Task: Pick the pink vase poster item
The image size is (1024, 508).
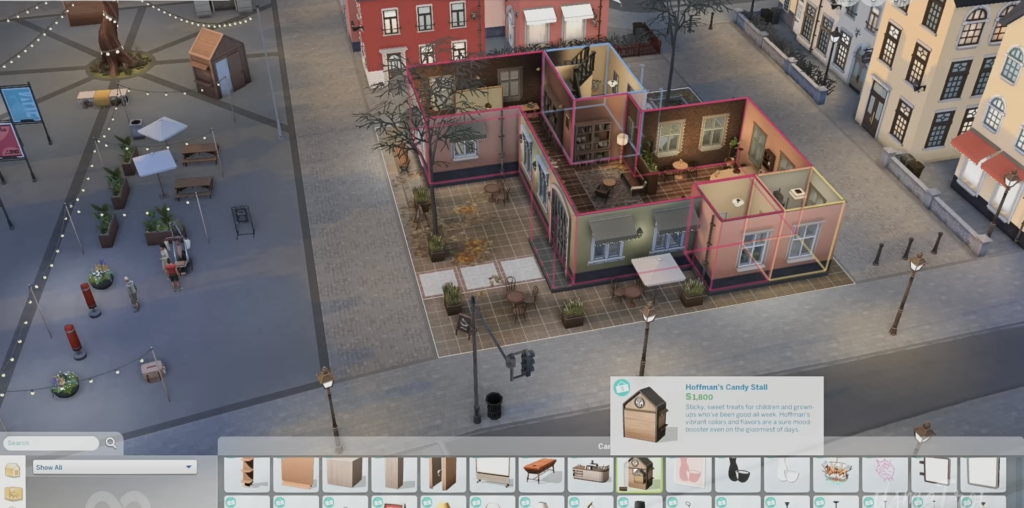Action: tap(688, 474)
